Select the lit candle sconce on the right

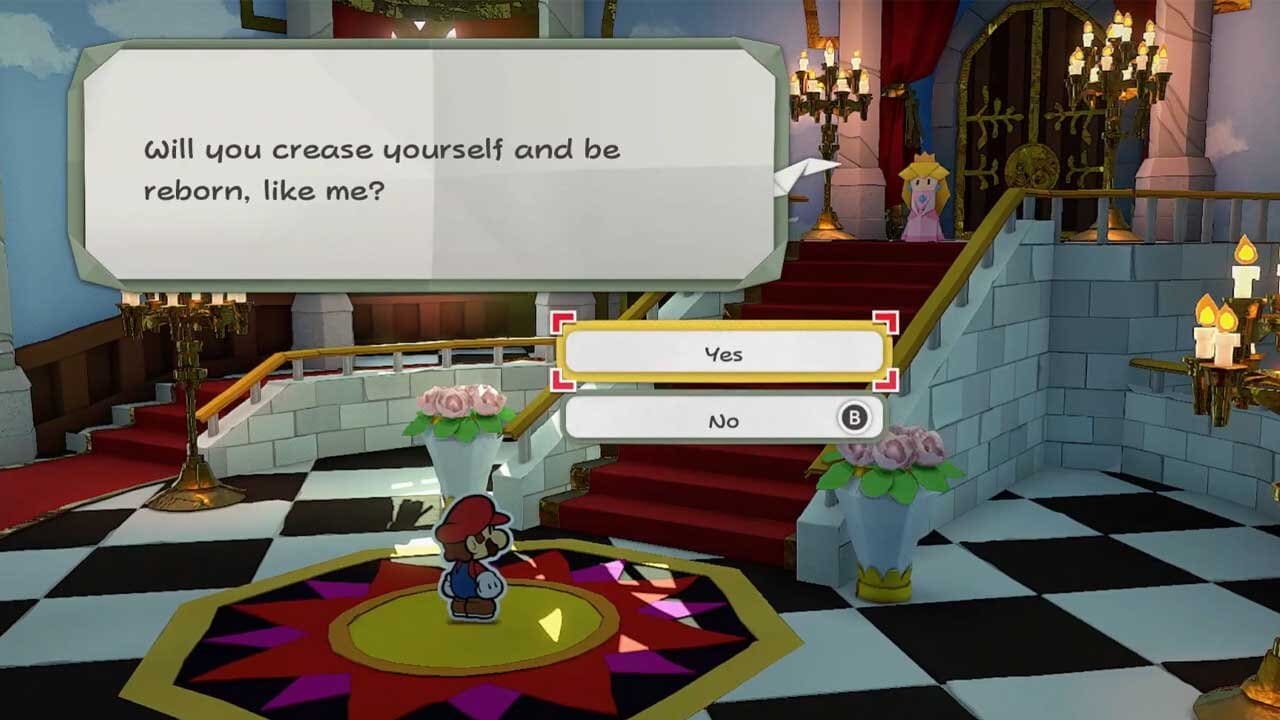[1215, 330]
